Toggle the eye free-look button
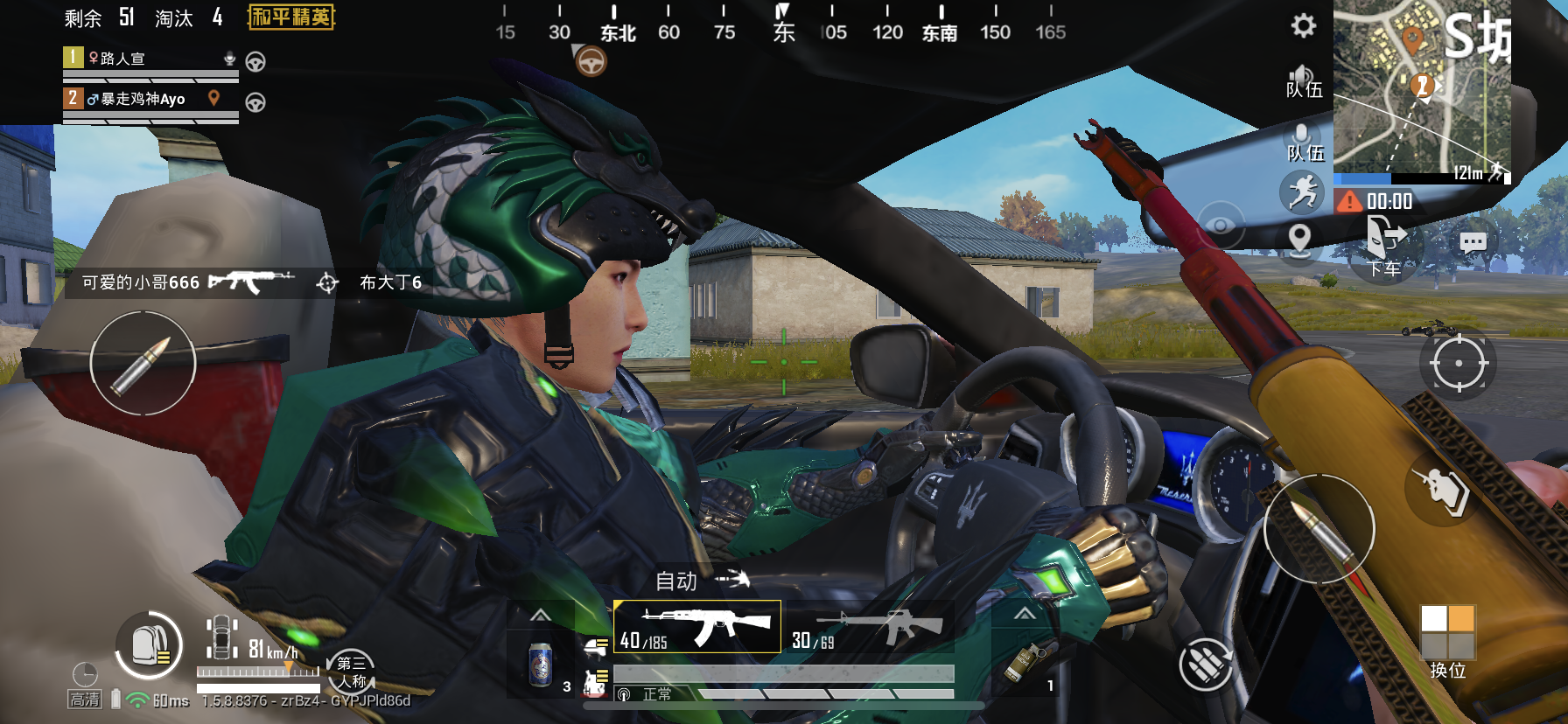 point(1220,226)
